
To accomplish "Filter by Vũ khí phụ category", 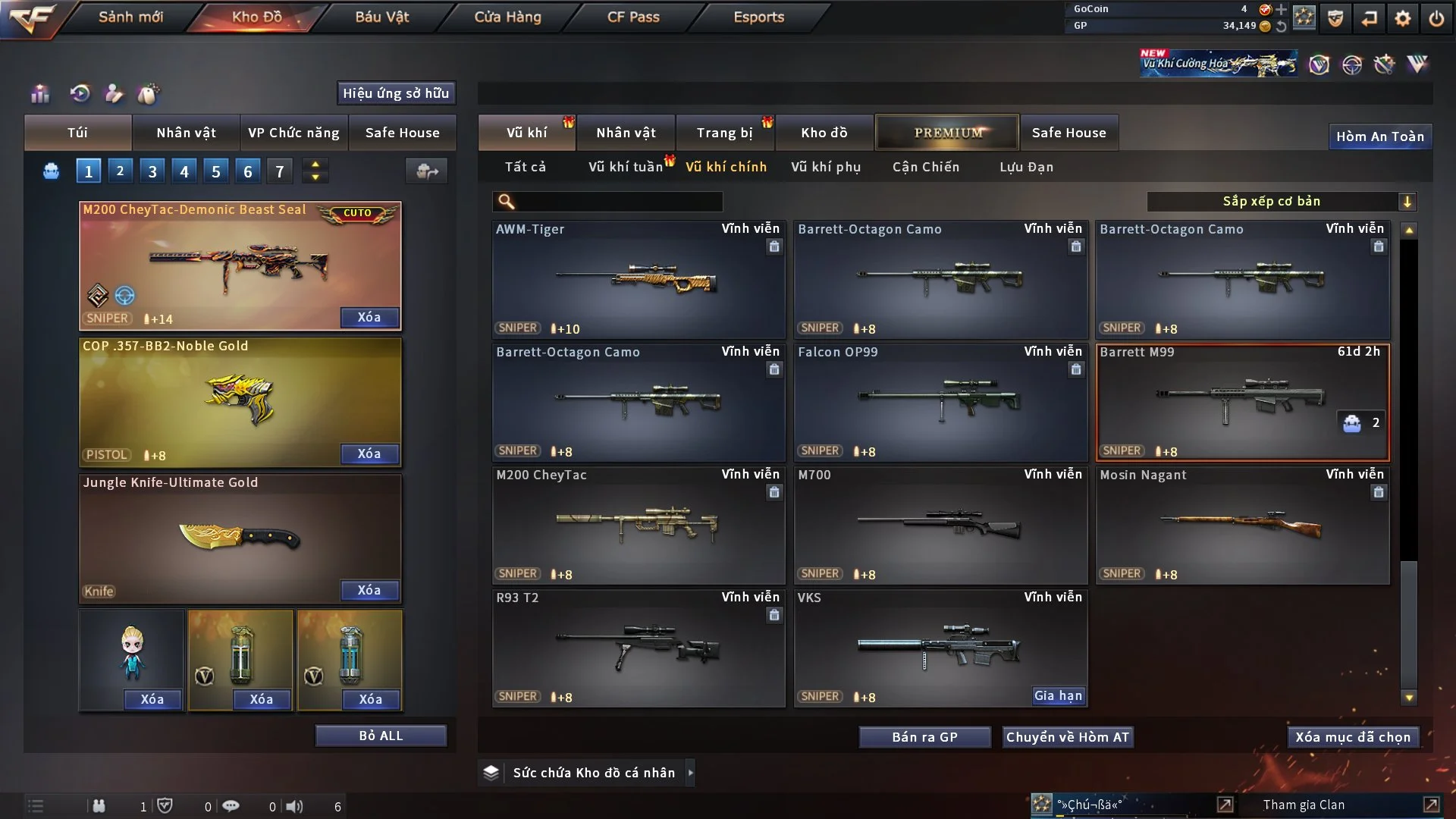I will pos(825,167).
